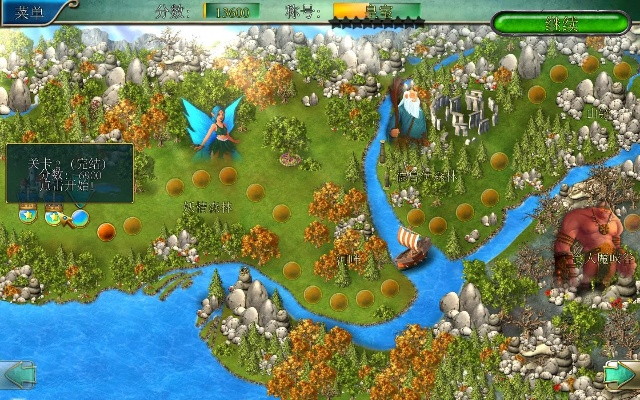The image size is (640, 400).
Task: Show the previous map with left arrow
Action: coord(19,375)
